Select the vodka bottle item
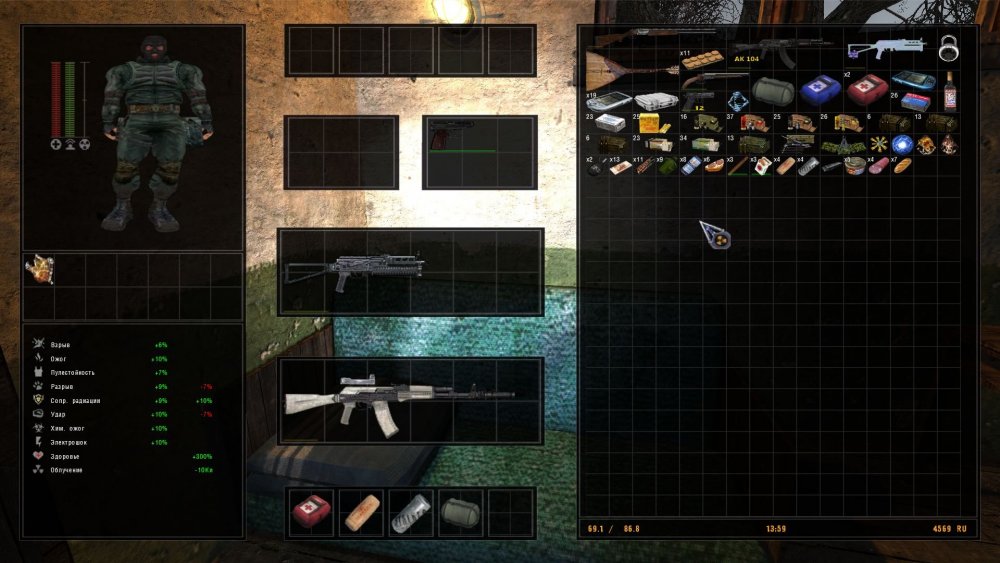1000x563 pixels. [949, 91]
